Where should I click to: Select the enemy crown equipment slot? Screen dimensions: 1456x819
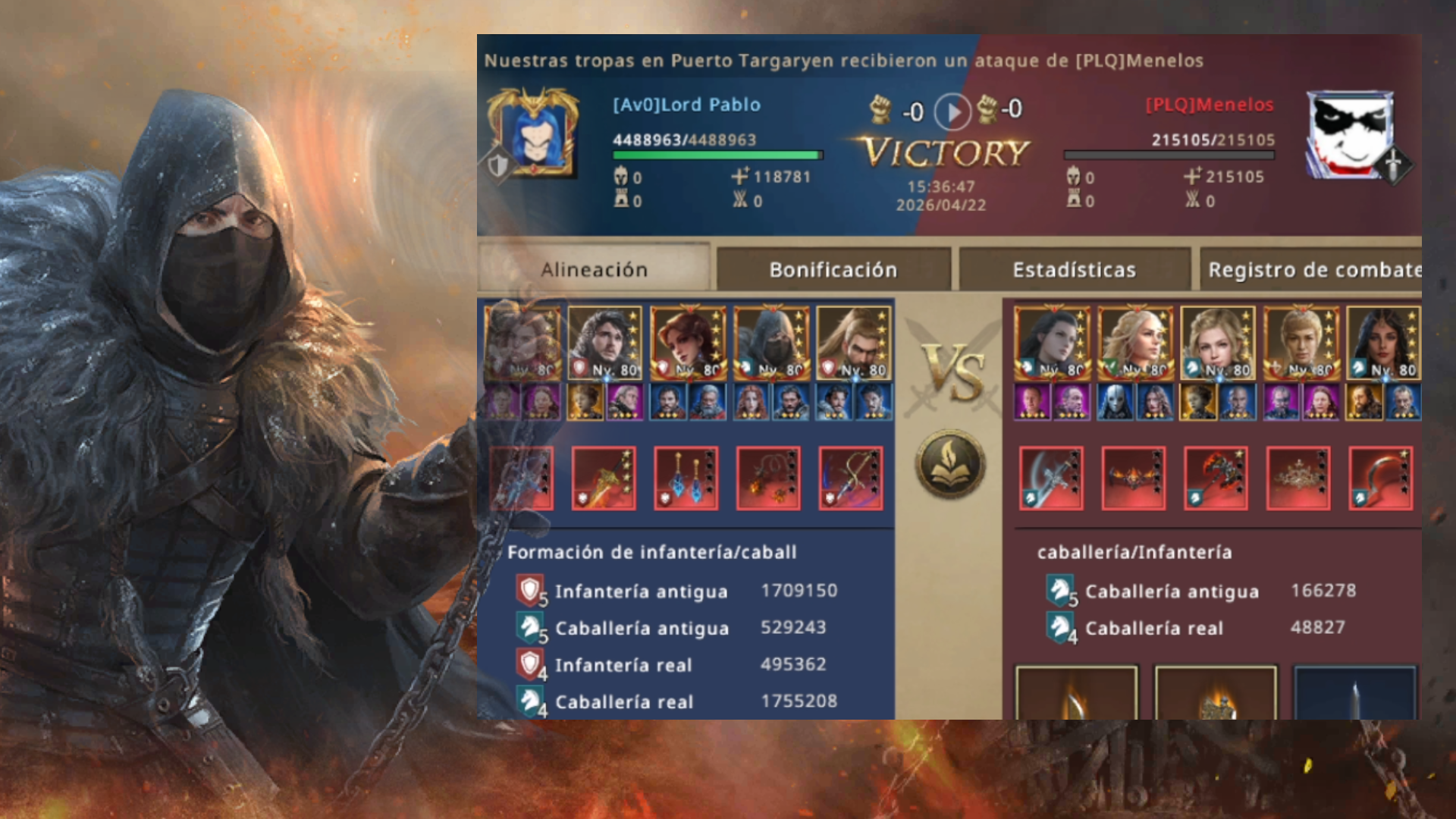coord(1298,479)
